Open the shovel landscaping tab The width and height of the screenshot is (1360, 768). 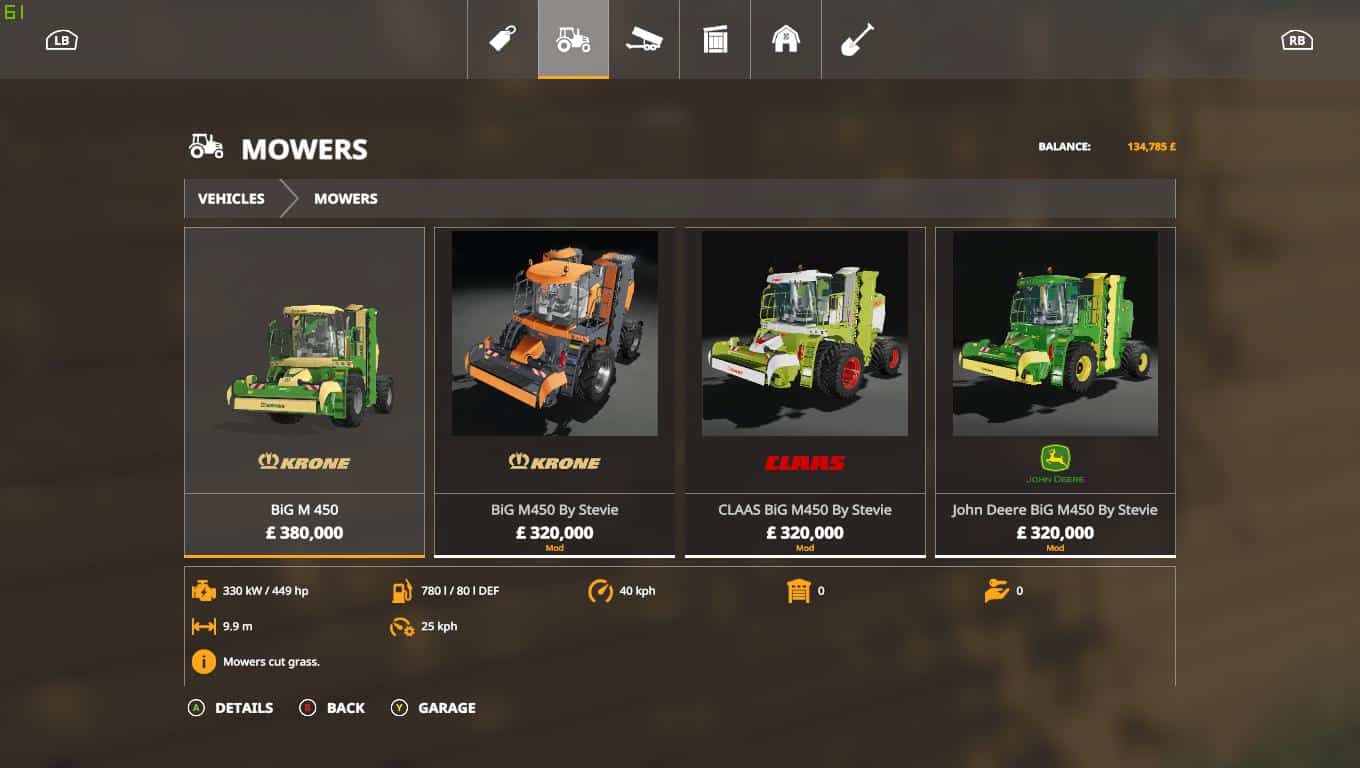857,39
